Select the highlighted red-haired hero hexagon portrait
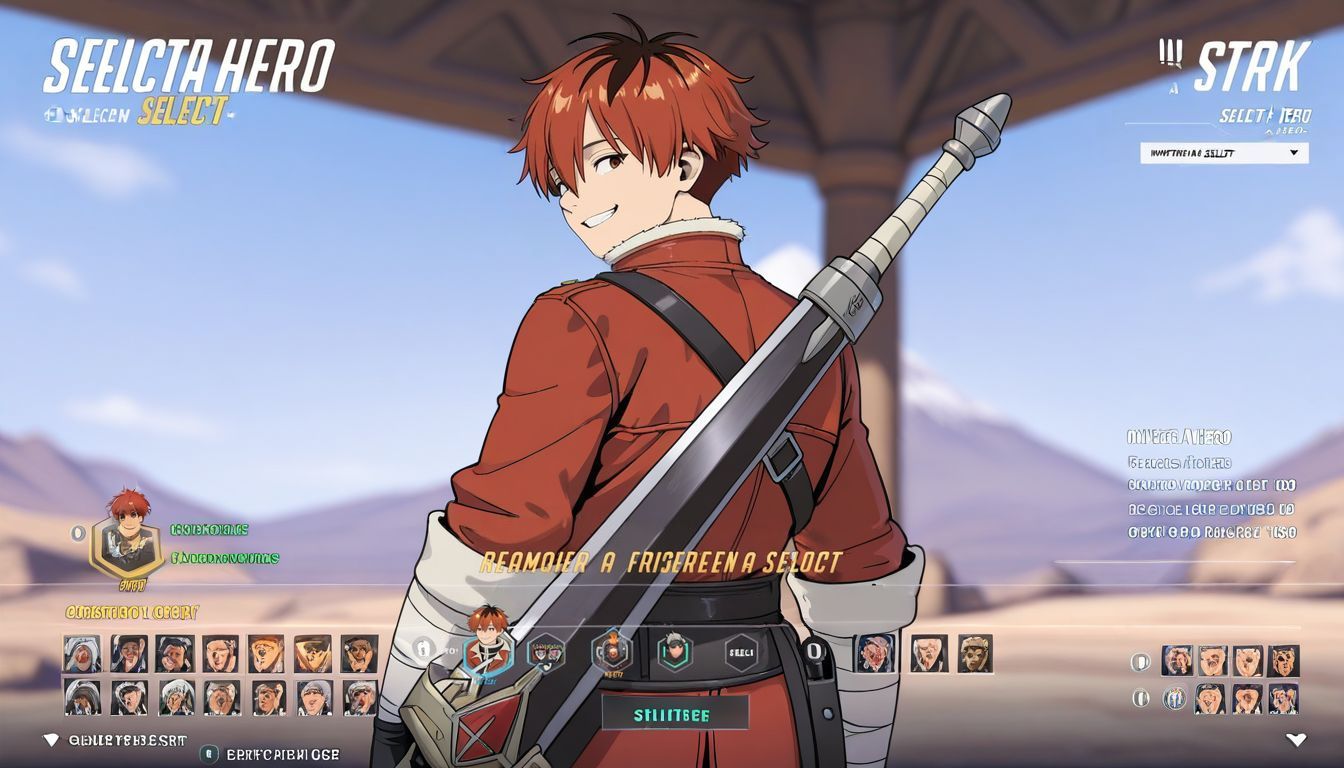 (x=488, y=653)
